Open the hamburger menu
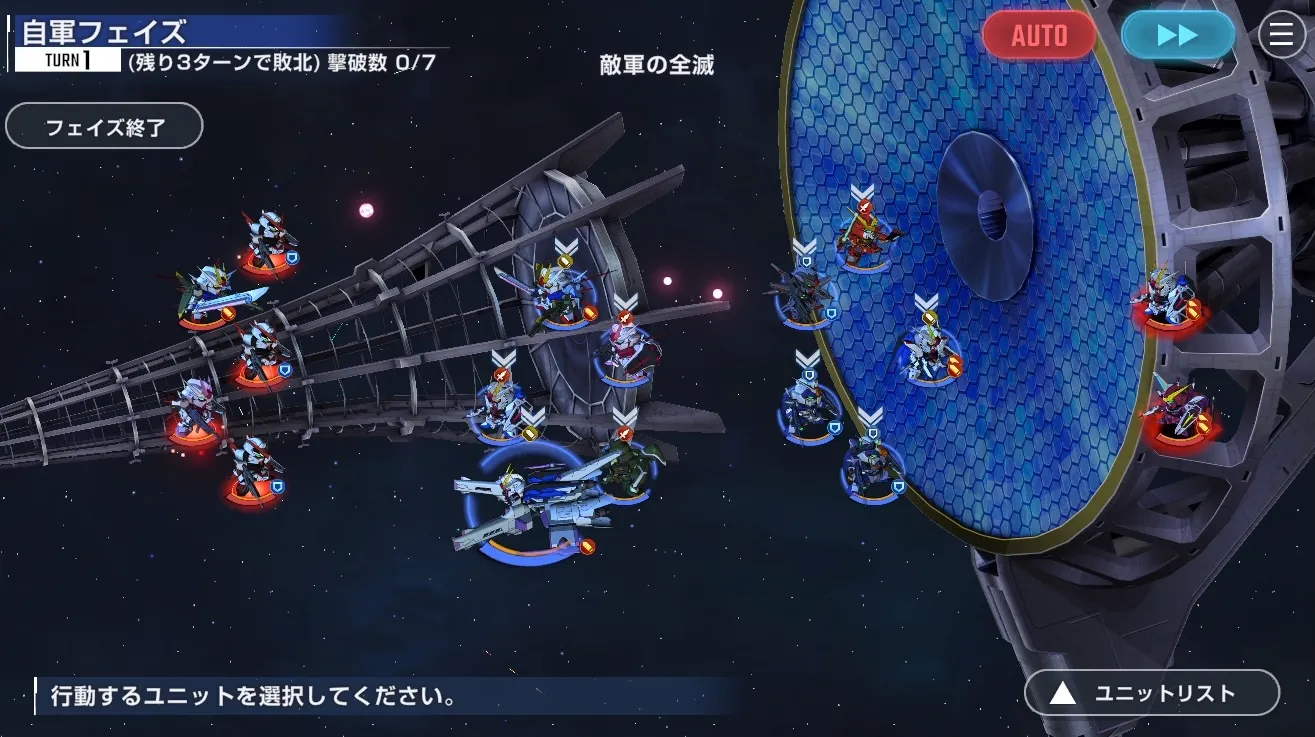 point(1281,36)
